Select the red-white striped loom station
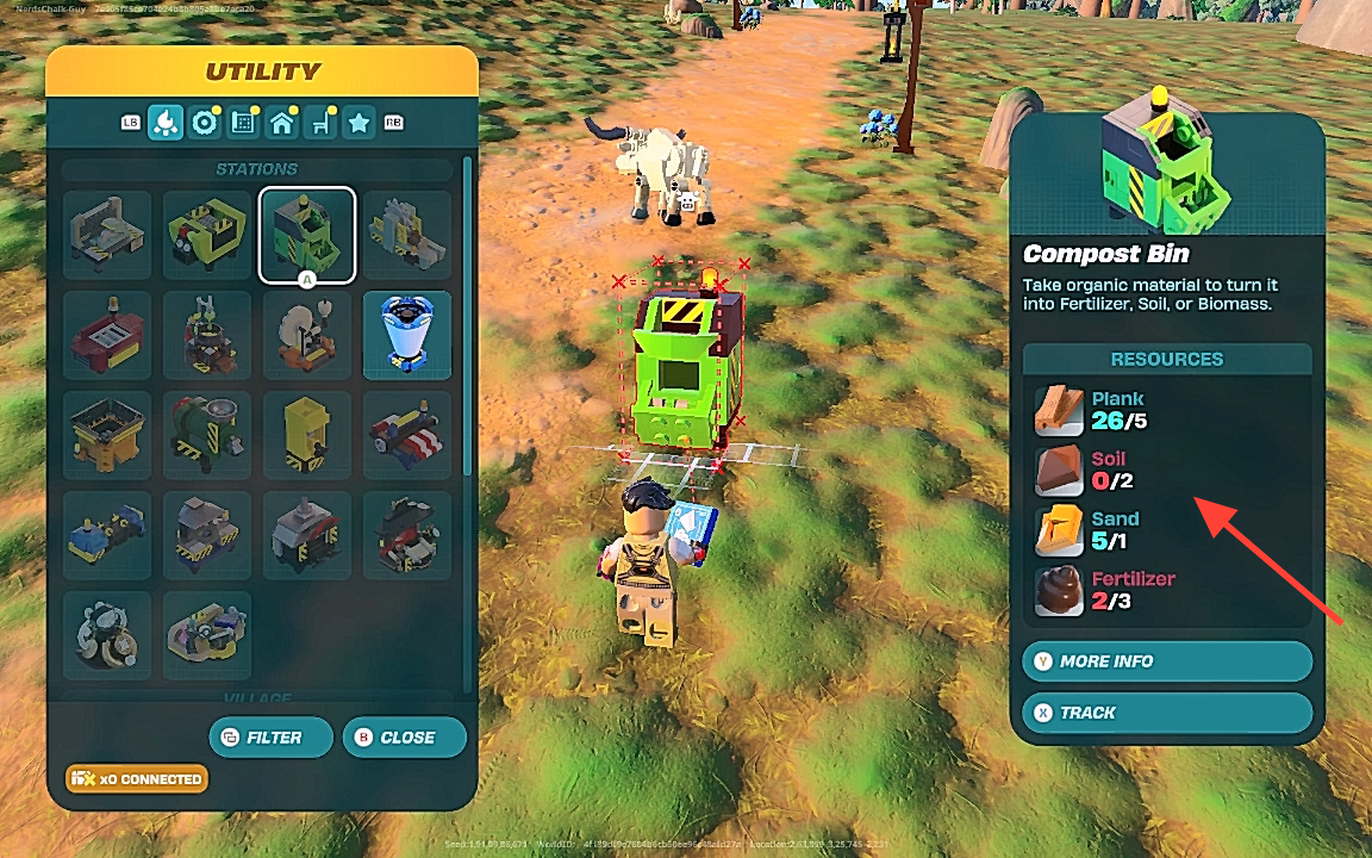Image resolution: width=1372 pixels, height=858 pixels. point(407,435)
